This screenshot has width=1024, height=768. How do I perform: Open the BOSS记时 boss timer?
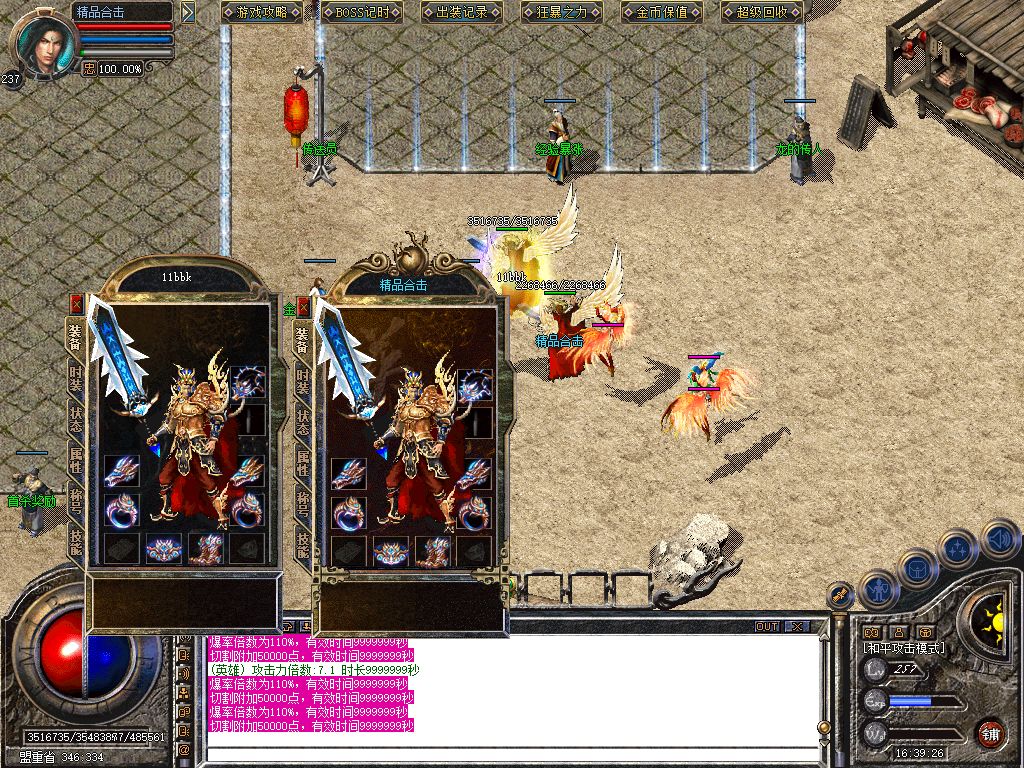(x=361, y=12)
